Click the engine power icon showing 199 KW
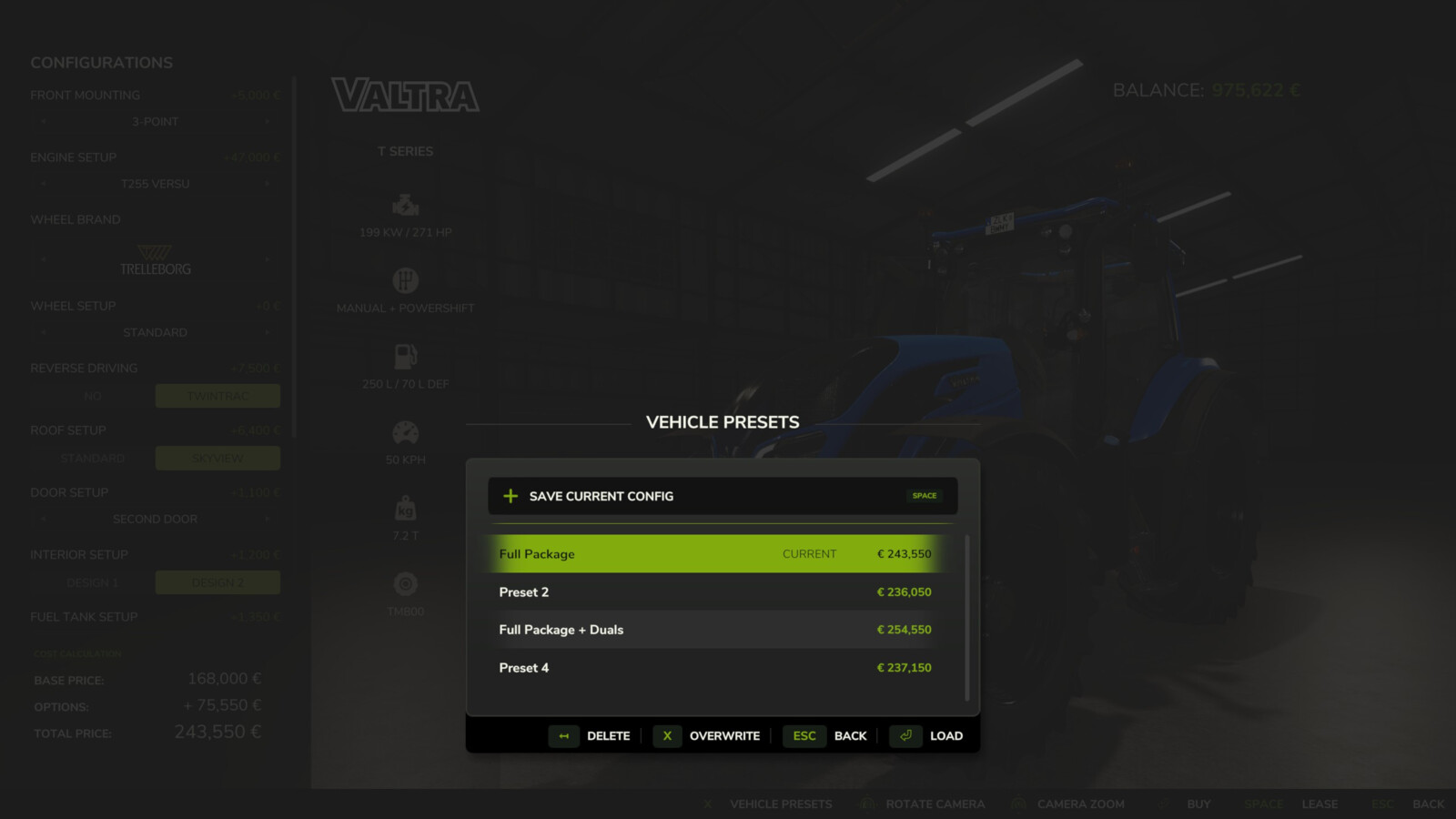The height and width of the screenshot is (819, 1456). (405, 207)
